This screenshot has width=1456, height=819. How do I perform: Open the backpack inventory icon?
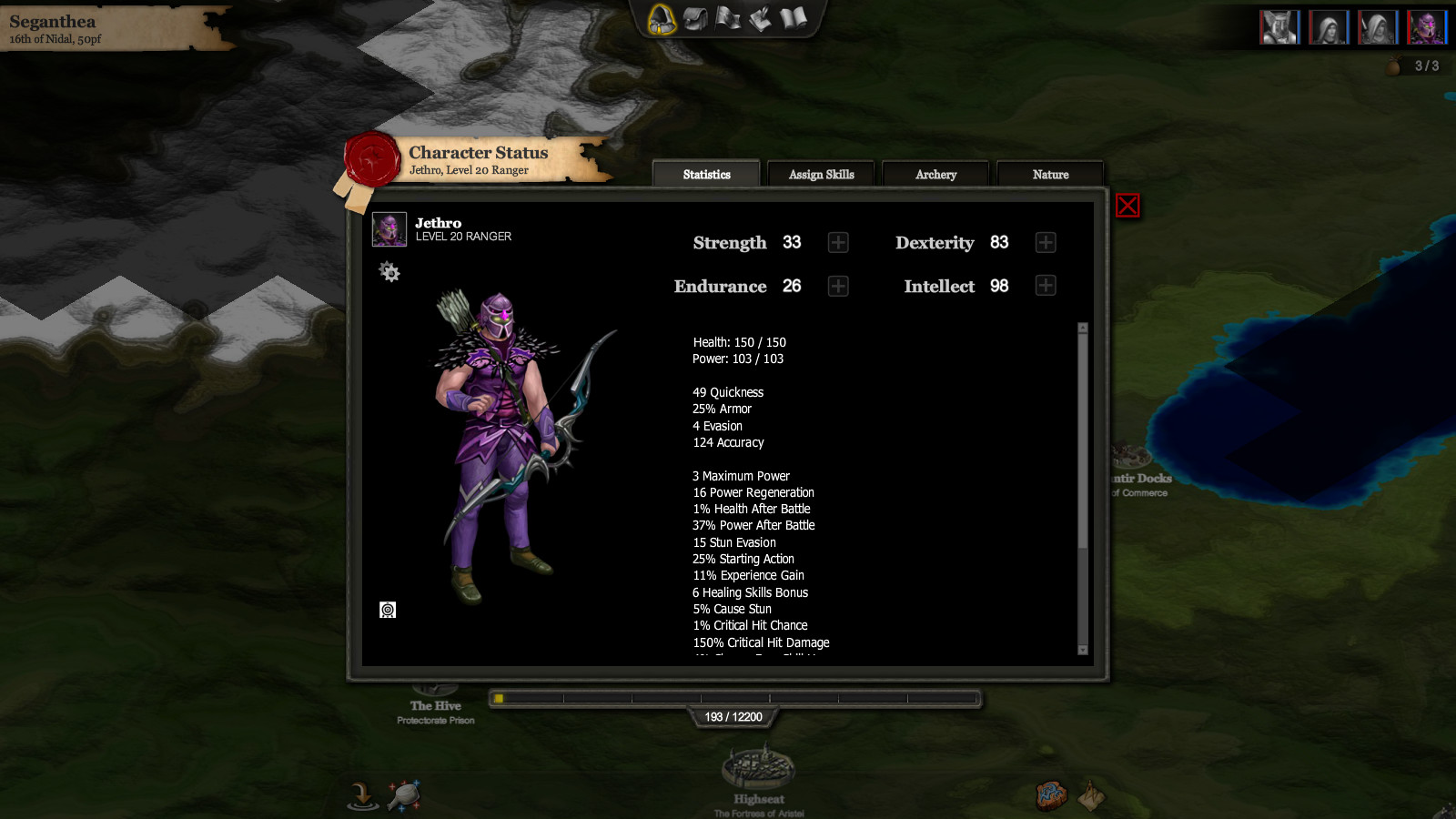(x=694, y=17)
